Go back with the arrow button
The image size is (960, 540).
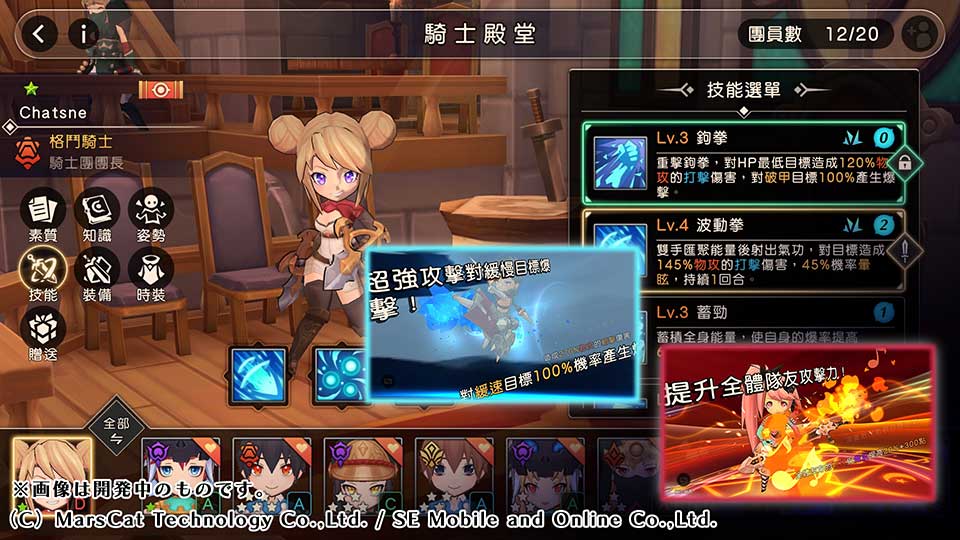click(x=38, y=34)
